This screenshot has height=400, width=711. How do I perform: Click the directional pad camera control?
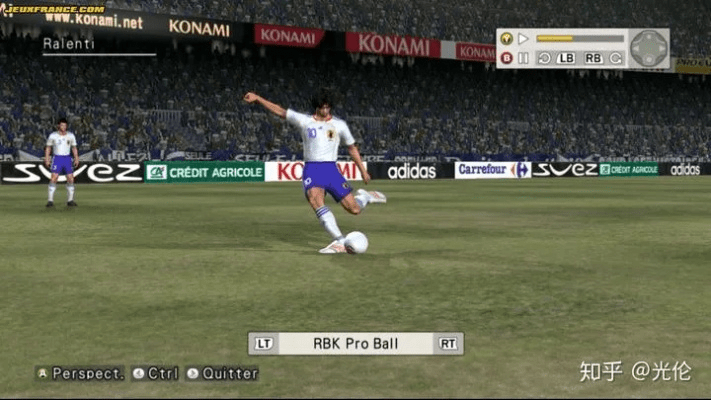pos(649,48)
